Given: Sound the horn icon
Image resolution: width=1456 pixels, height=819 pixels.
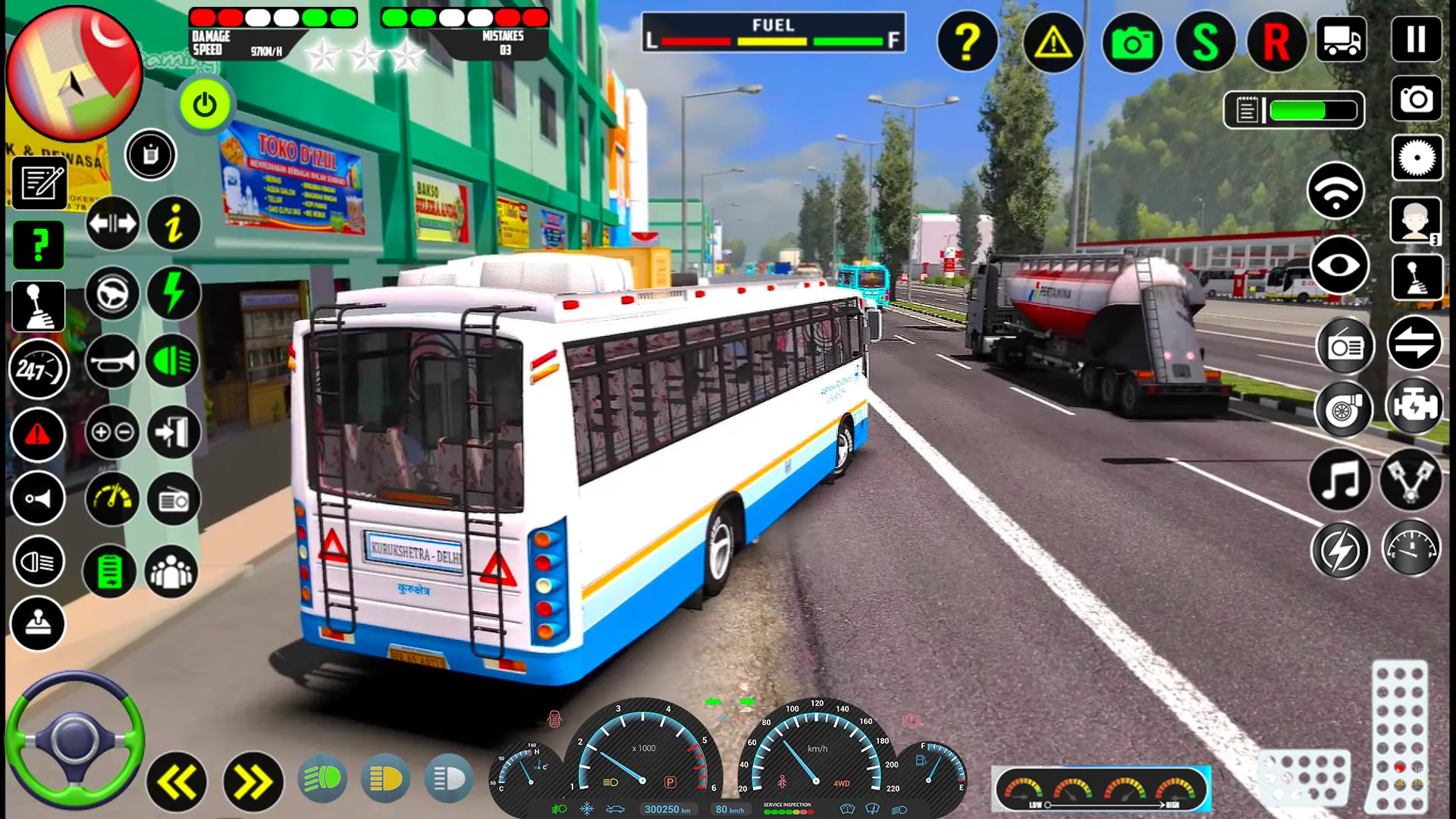Looking at the screenshot, I should (112, 362).
